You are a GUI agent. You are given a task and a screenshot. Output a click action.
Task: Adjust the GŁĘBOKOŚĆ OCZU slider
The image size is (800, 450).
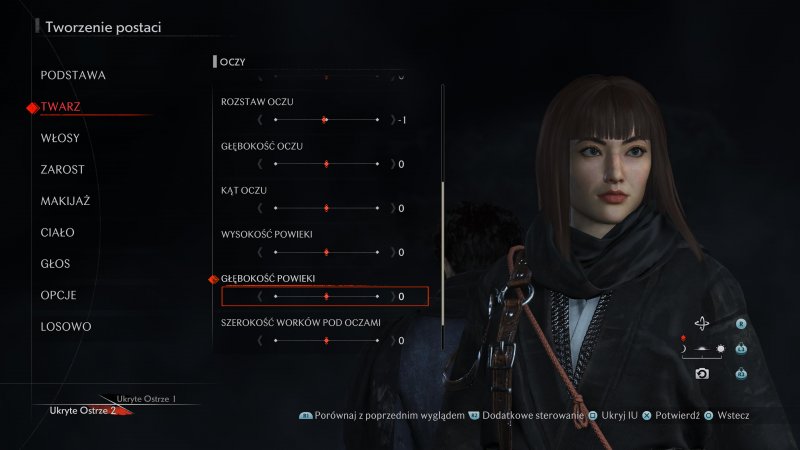[x=326, y=164]
